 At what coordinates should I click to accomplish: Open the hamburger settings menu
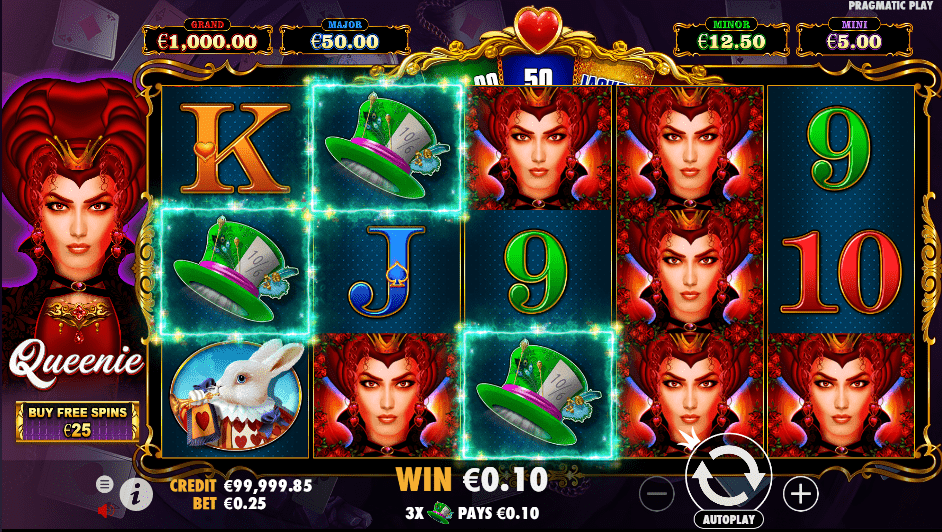coord(105,484)
